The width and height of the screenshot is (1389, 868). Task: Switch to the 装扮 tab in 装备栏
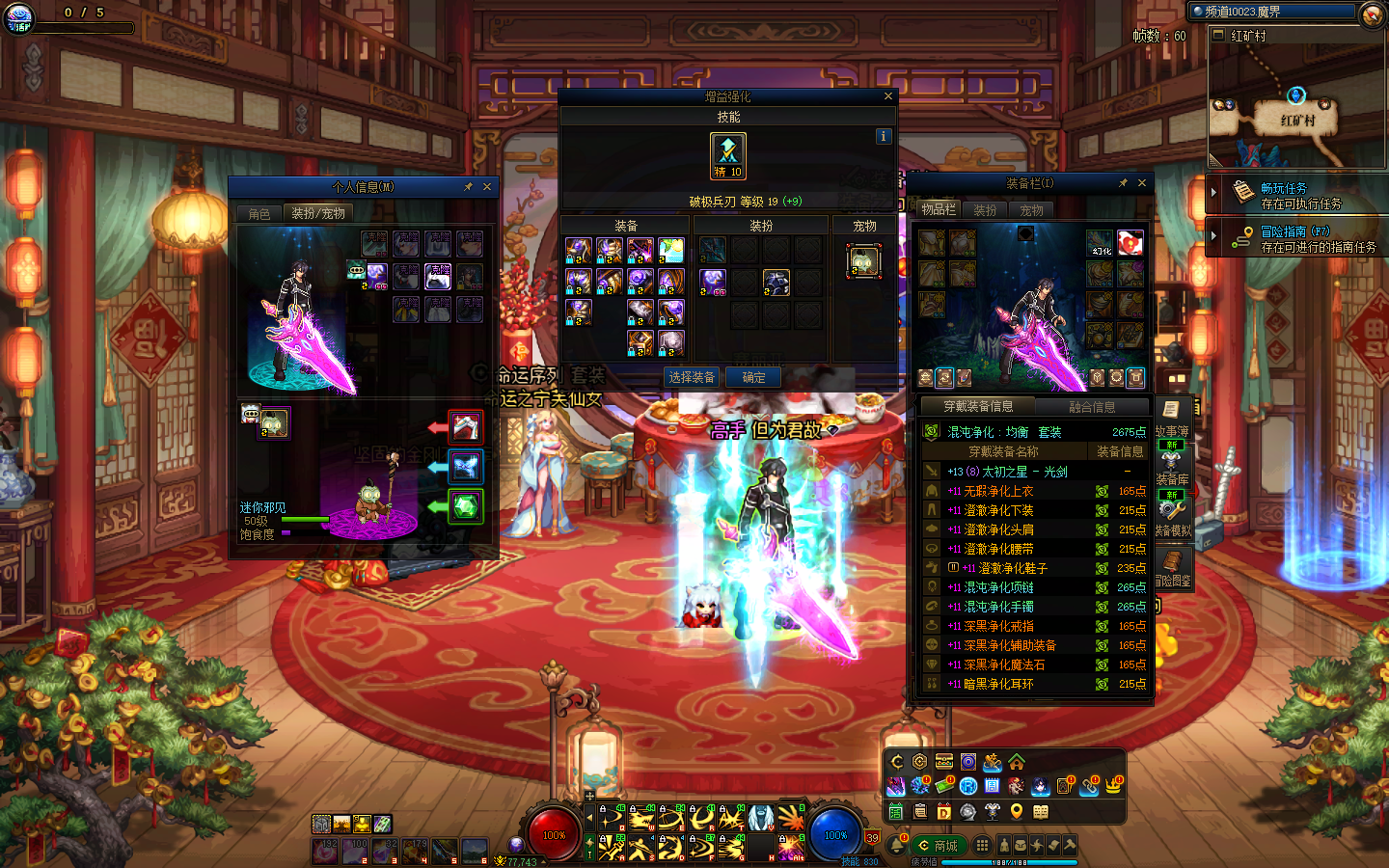(985, 210)
